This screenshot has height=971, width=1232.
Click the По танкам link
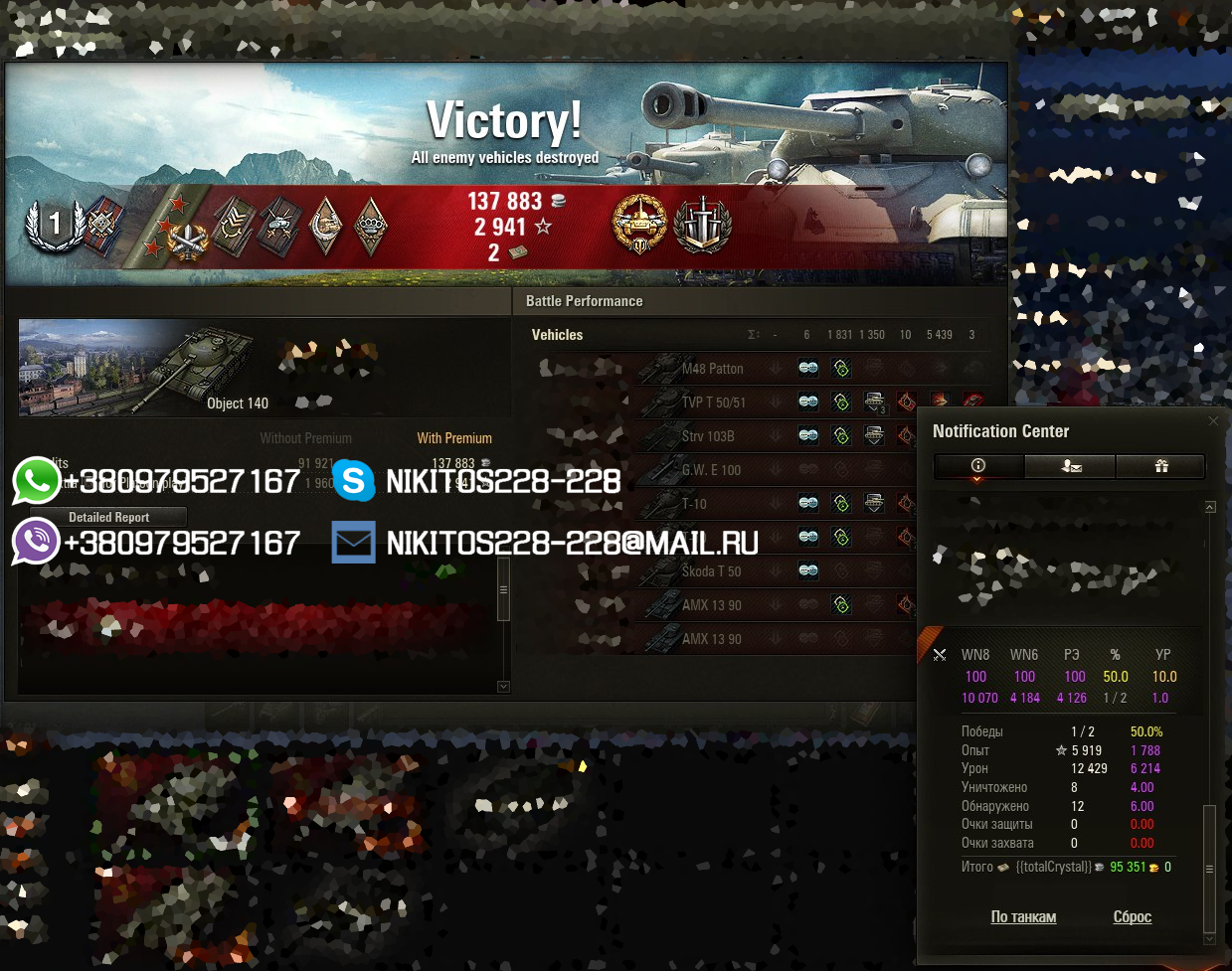click(1023, 916)
